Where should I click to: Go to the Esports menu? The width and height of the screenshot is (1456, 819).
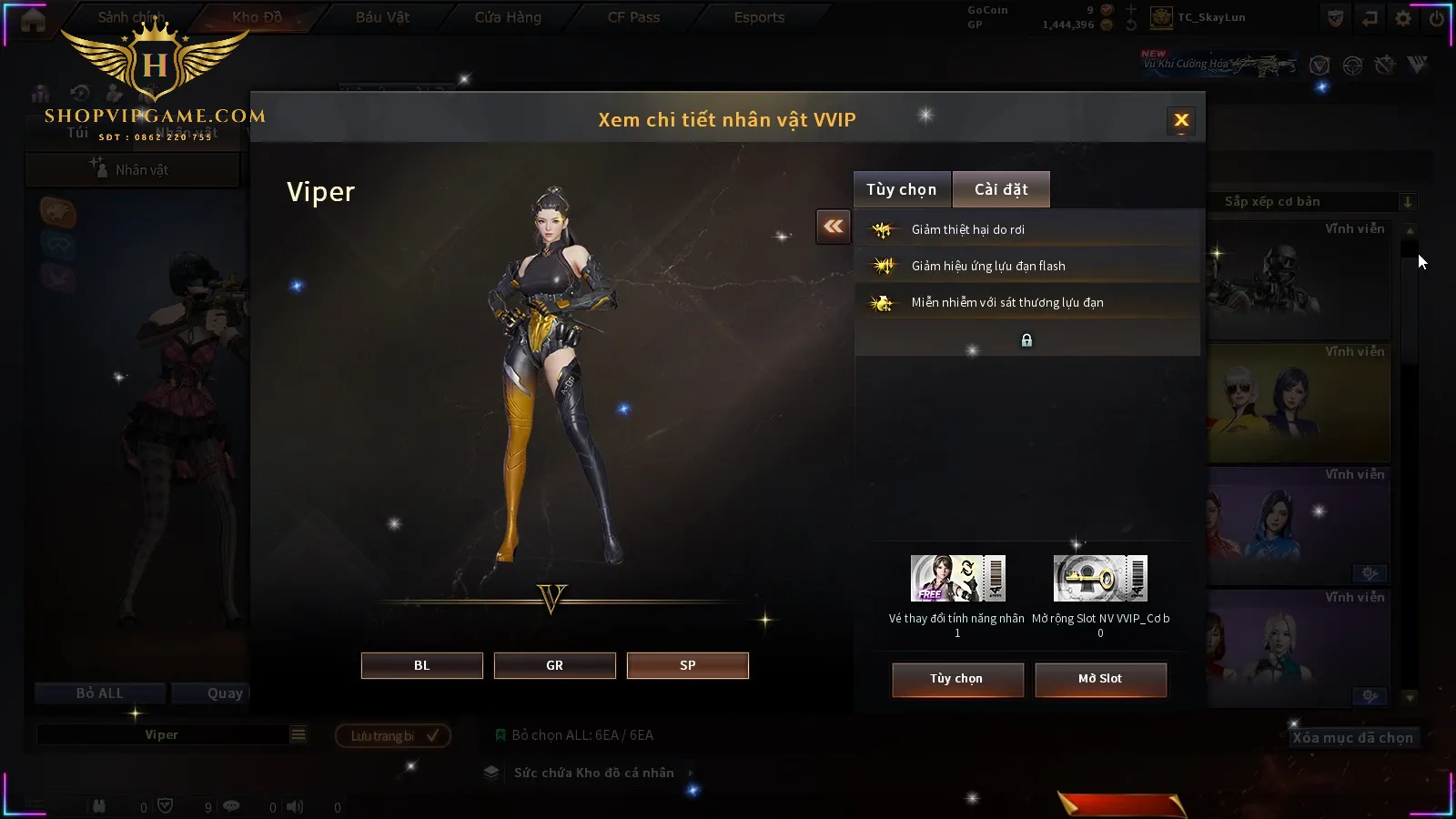[x=759, y=17]
